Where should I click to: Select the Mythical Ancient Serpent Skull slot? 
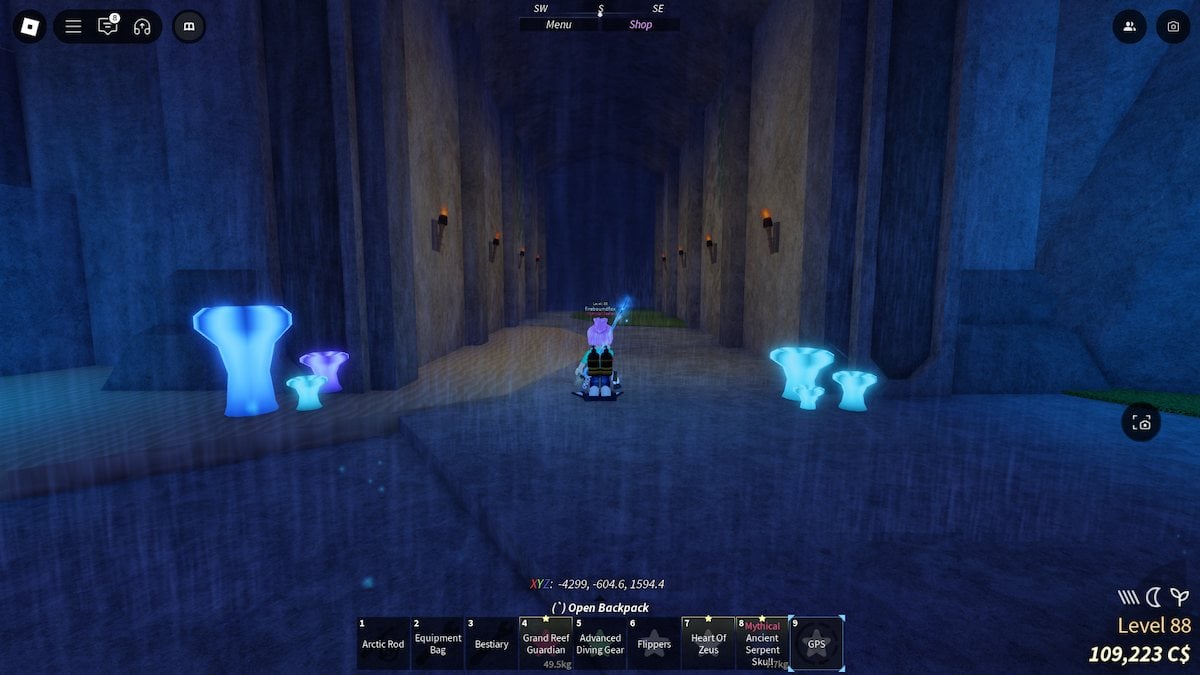(x=762, y=643)
